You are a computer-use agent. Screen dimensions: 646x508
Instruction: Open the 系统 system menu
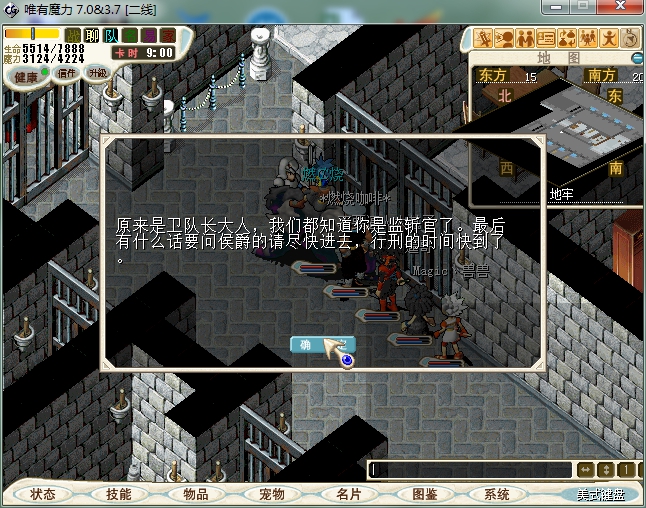point(497,494)
